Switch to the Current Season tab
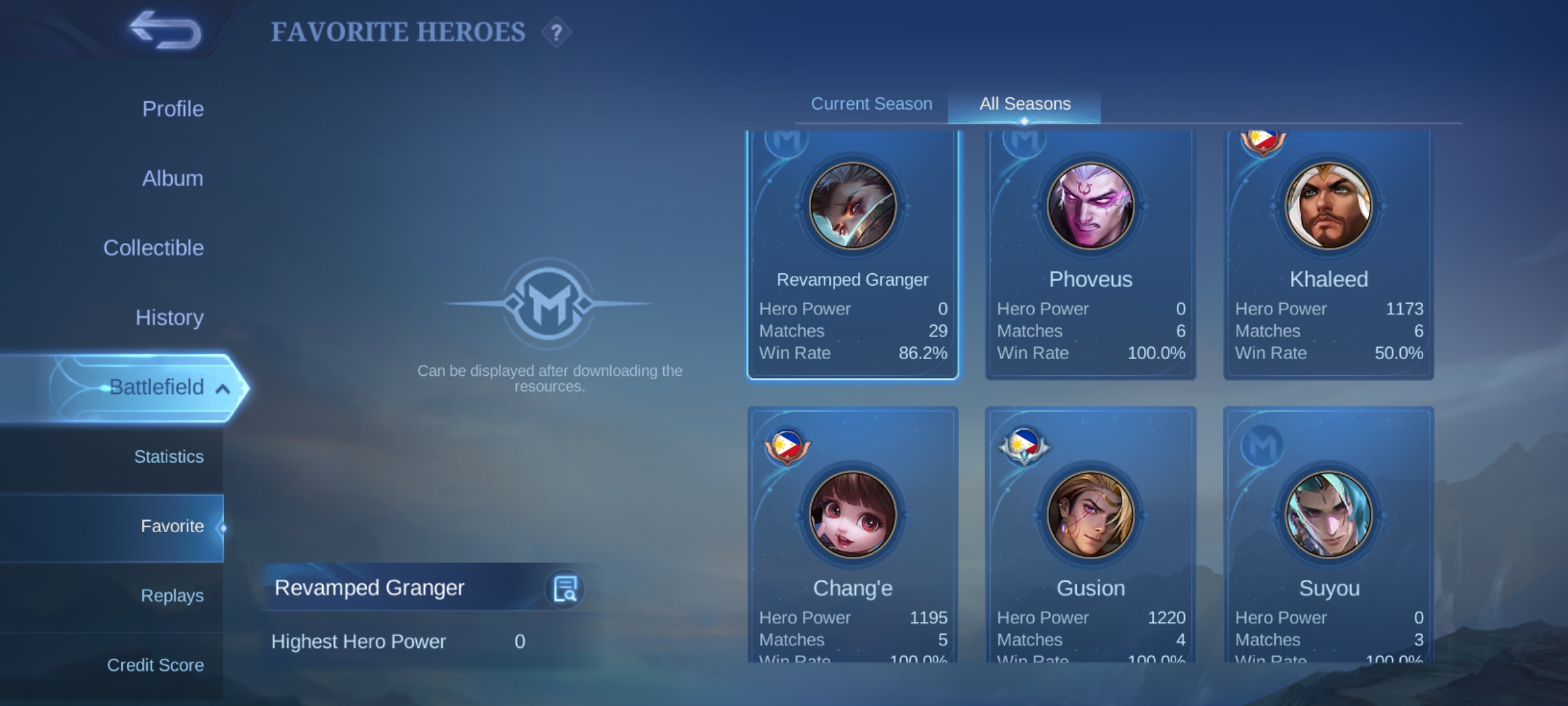1568x706 pixels. tap(871, 103)
